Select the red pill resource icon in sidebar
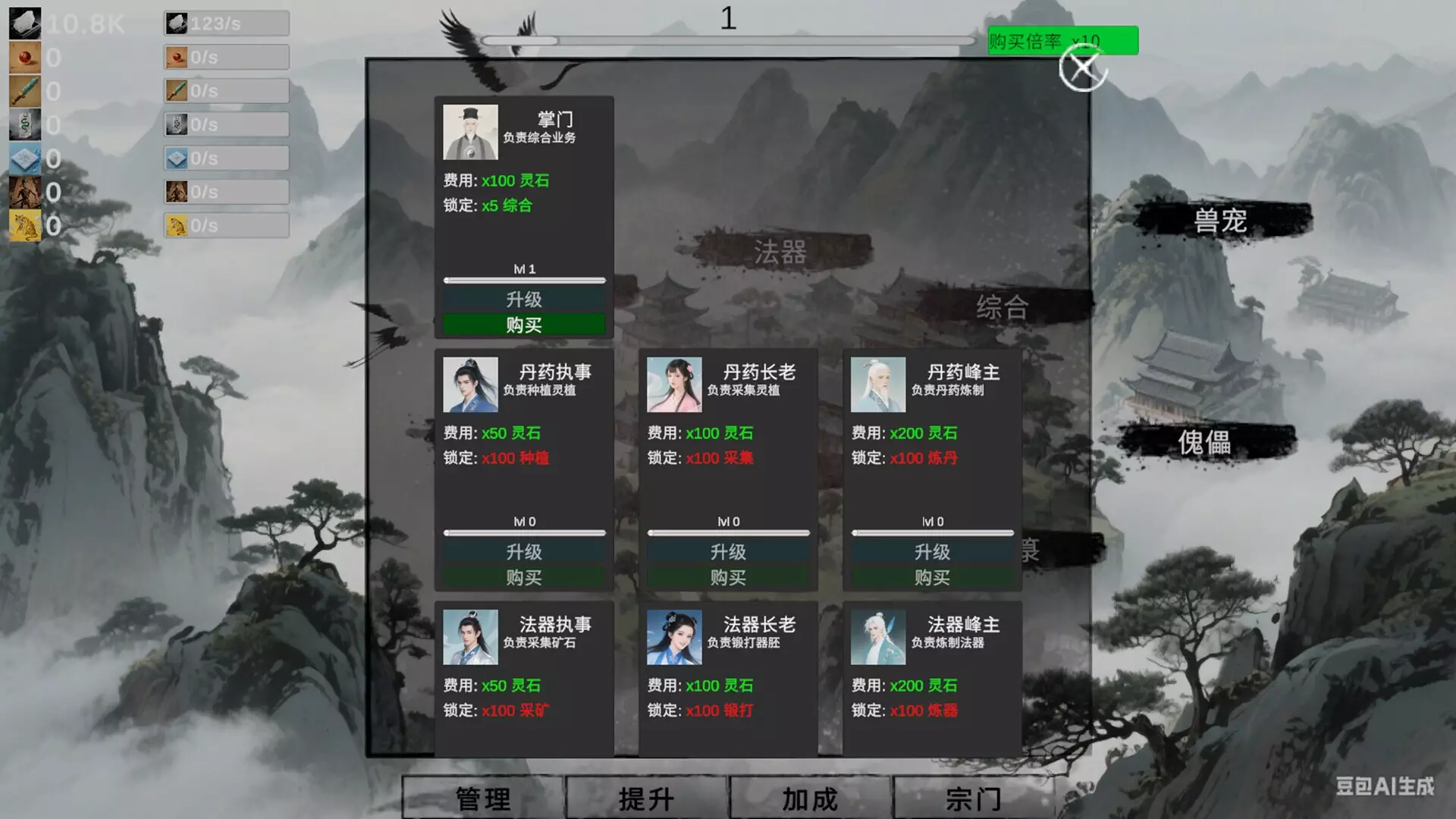This screenshot has height=819, width=1456. pos(25,57)
